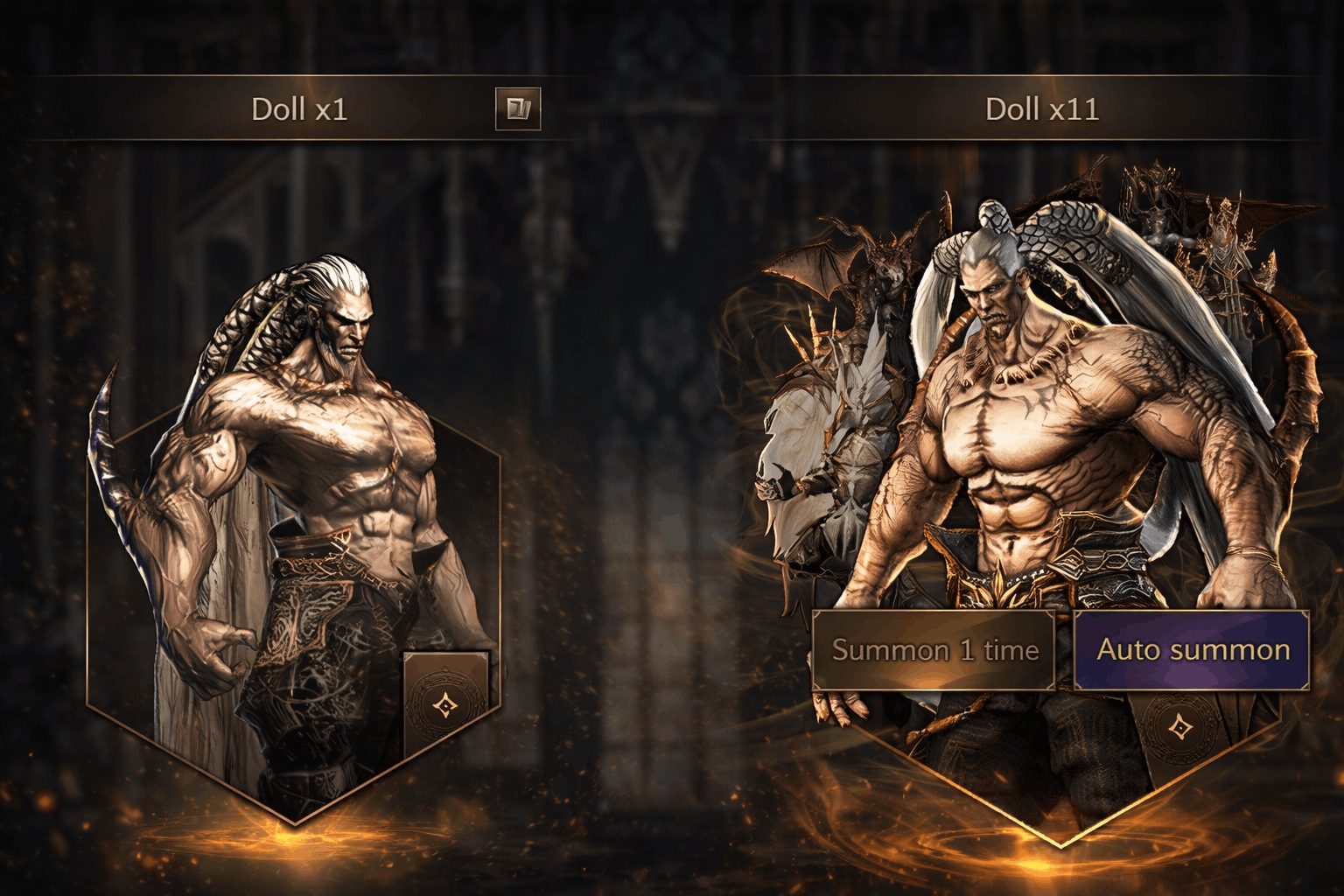Choose the Doll x11 summon panel
This screenshot has height=896, width=1344.
pyautogui.click(x=1041, y=437)
